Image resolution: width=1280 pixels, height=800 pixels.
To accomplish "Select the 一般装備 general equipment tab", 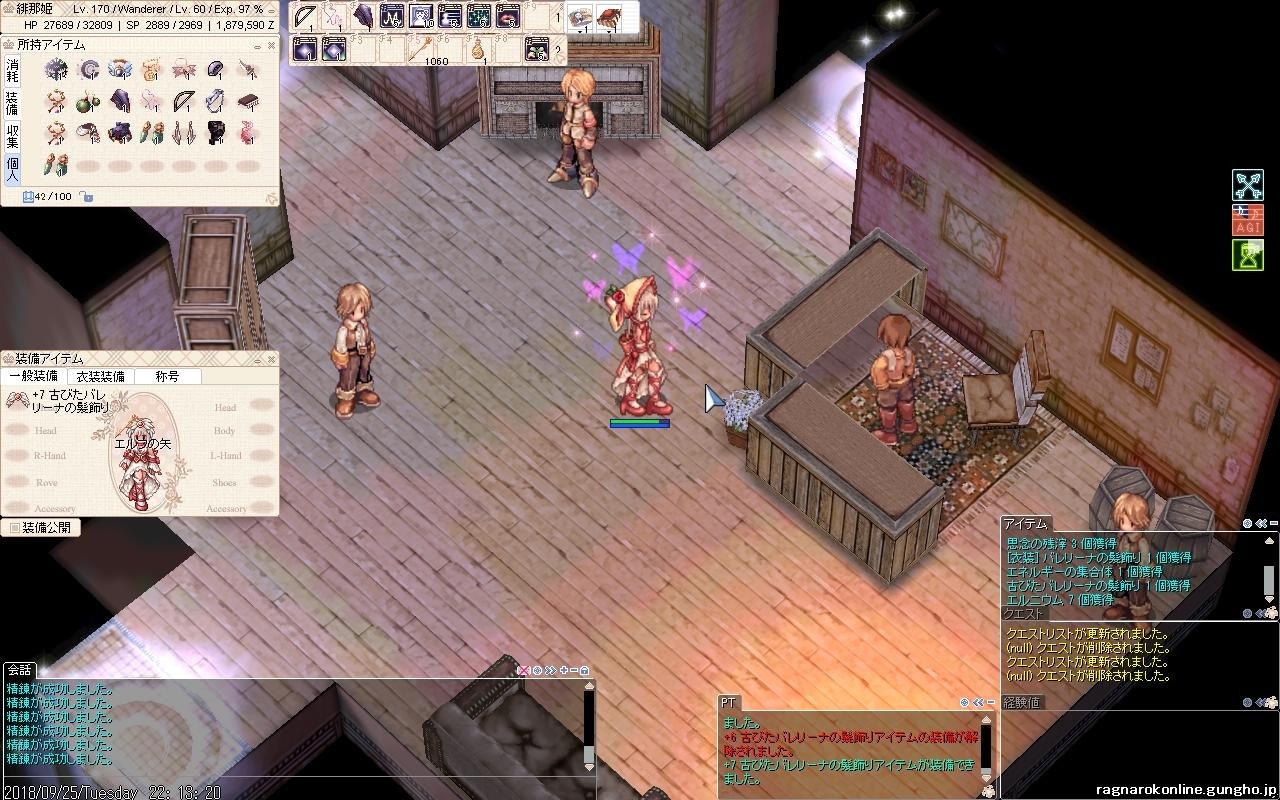I will pos(33,376).
